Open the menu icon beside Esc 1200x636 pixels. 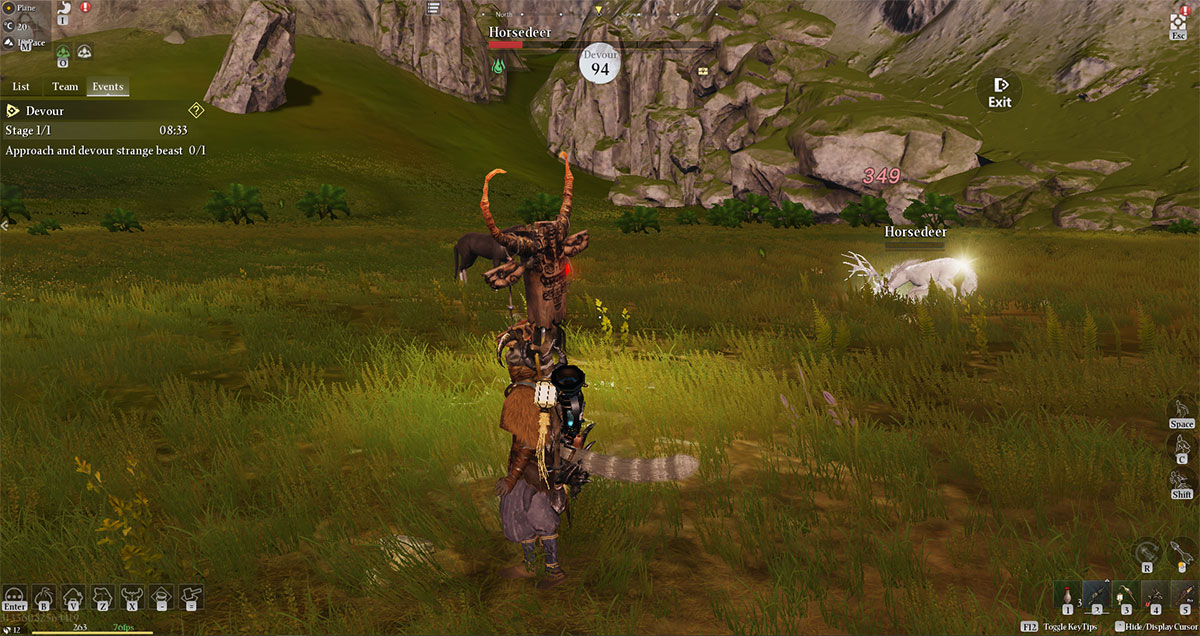point(1178,19)
